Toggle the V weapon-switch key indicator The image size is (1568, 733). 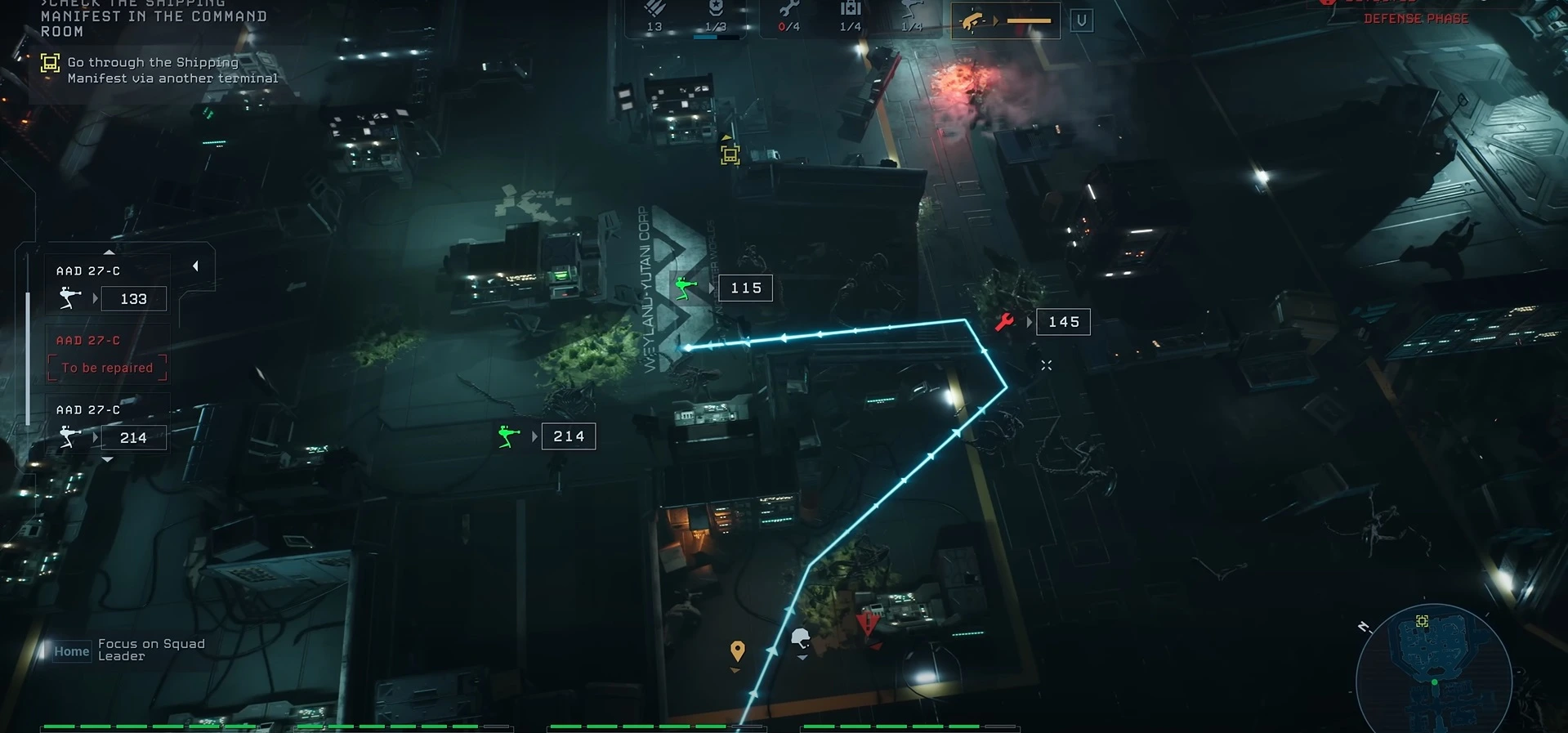(x=1083, y=20)
